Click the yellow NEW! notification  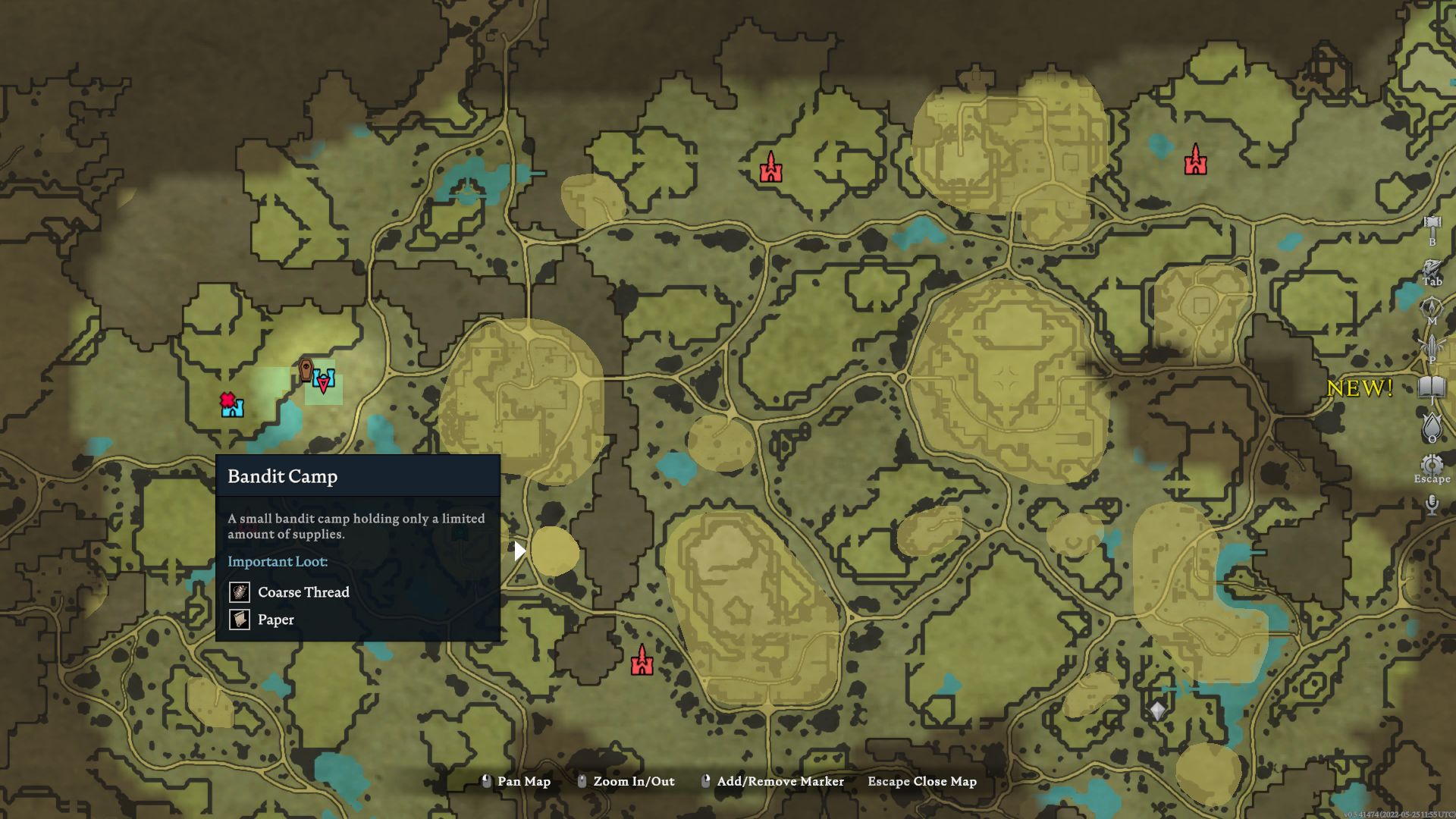[x=1361, y=388]
